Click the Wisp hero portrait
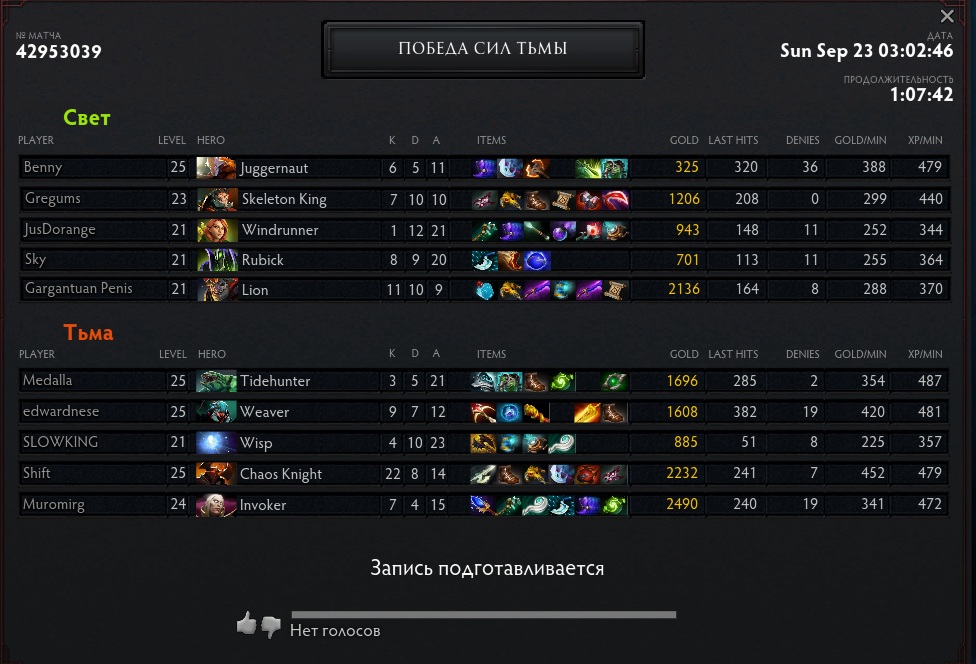Viewport: 976px width, 664px height. point(215,442)
